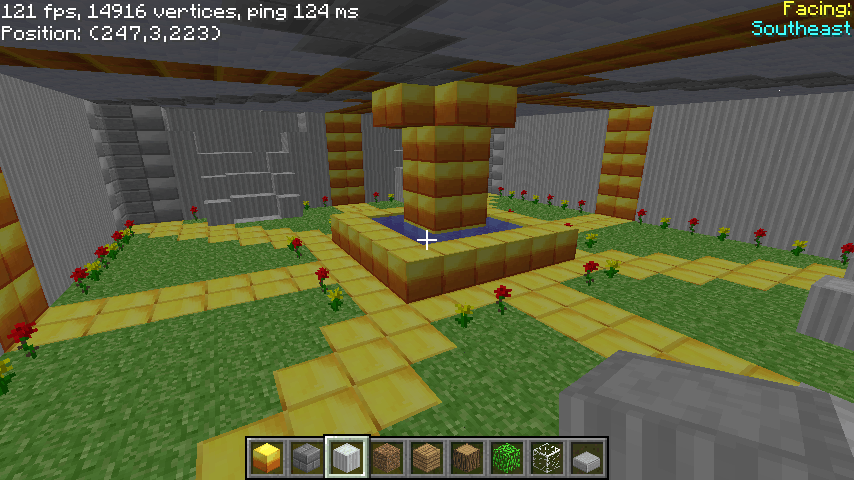This screenshot has width=854, height=480.
Task: Select the highlighted white block slot
Action: (x=346, y=458)
